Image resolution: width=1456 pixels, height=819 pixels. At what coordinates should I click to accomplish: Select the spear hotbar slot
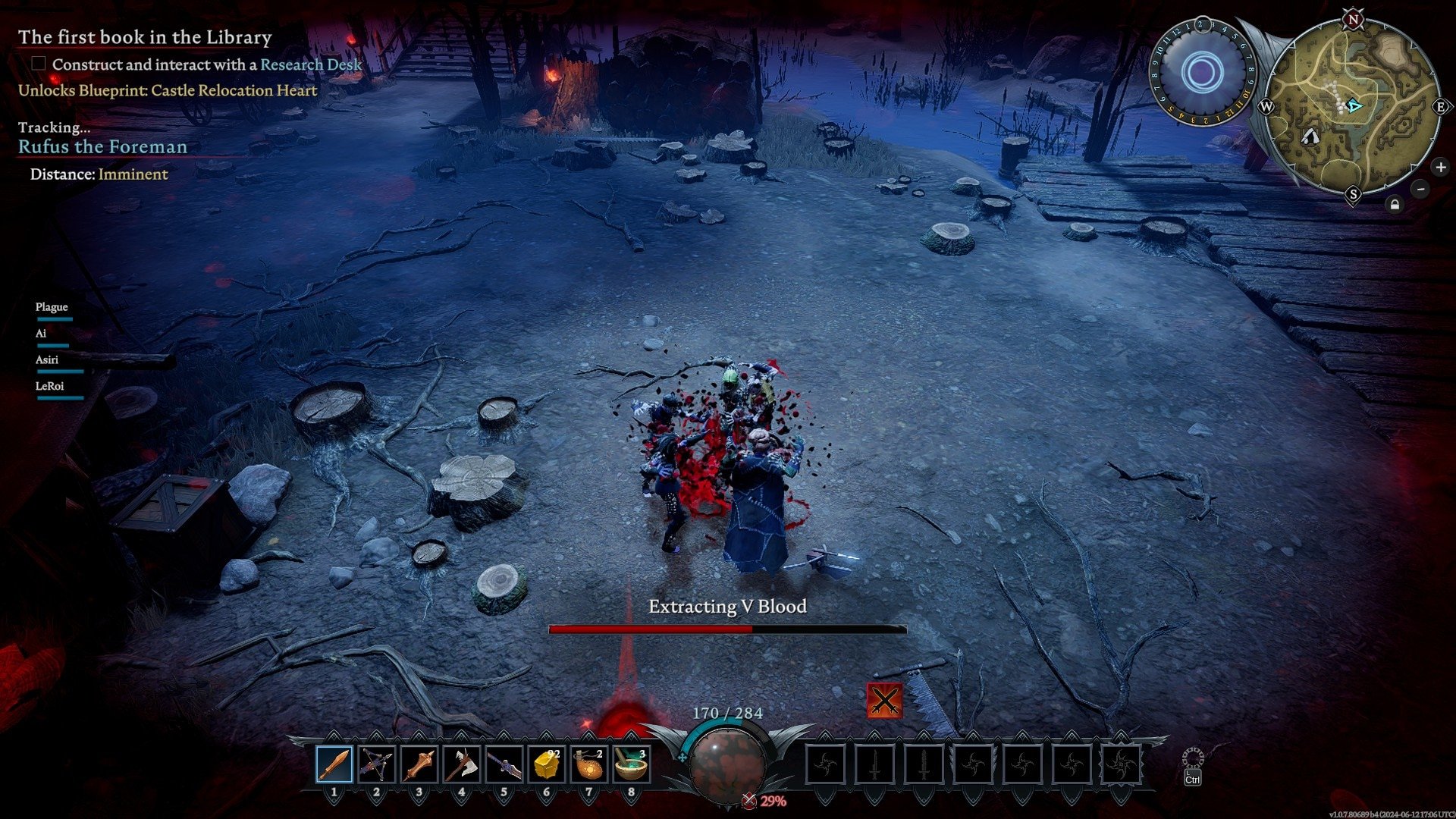point(504,764)
